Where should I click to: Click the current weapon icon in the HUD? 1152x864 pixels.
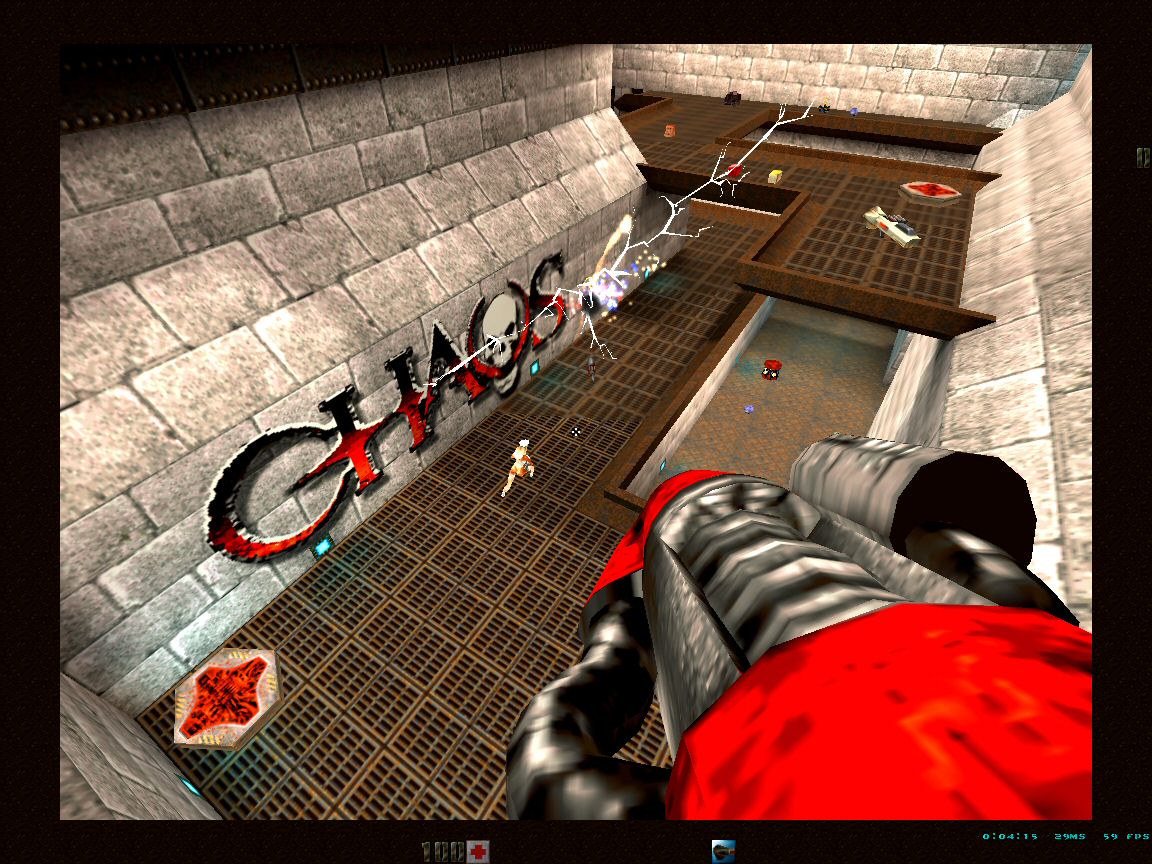click(x=724, y=851)
